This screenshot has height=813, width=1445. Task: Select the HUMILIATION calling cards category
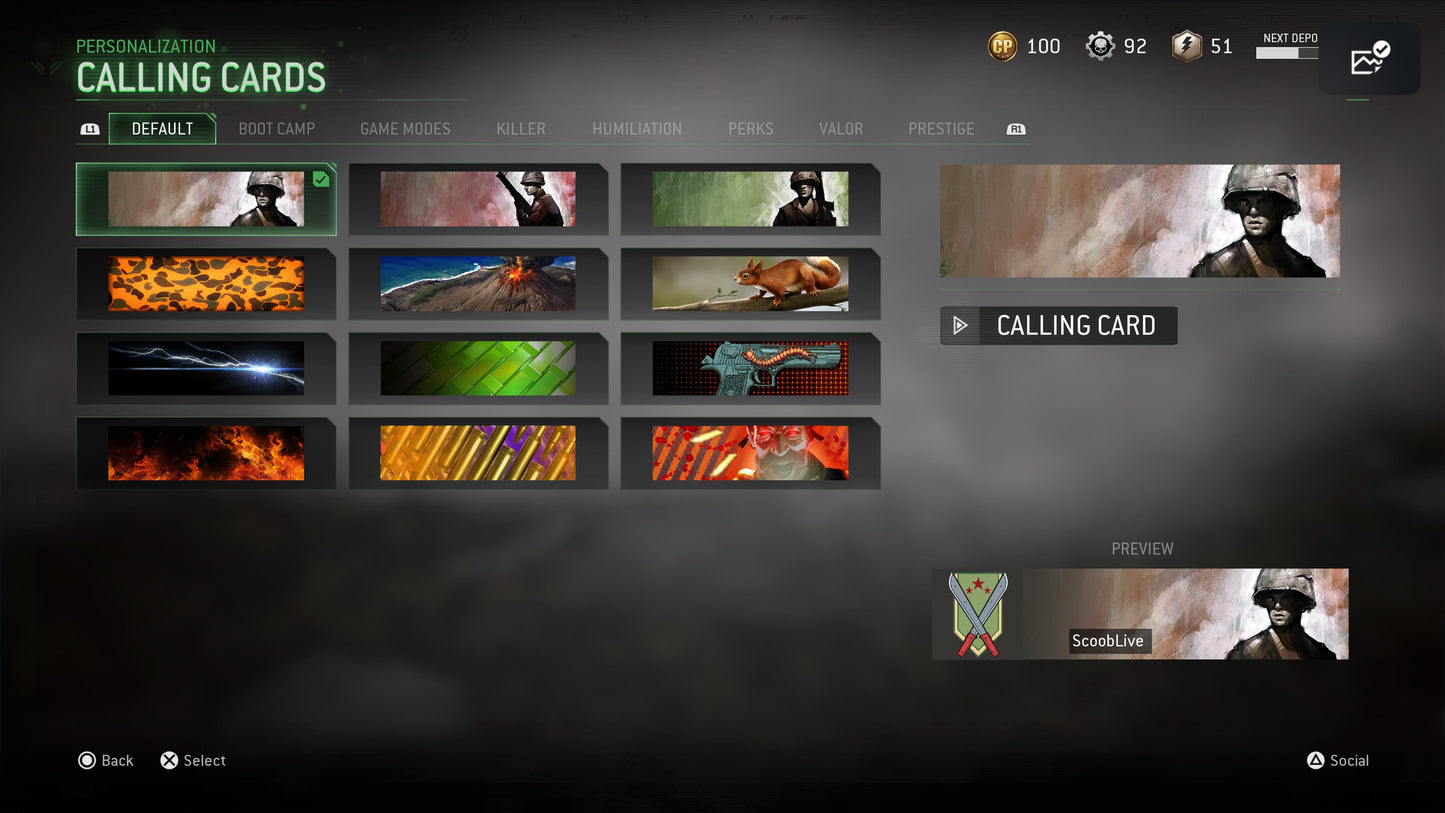(637, 128)
